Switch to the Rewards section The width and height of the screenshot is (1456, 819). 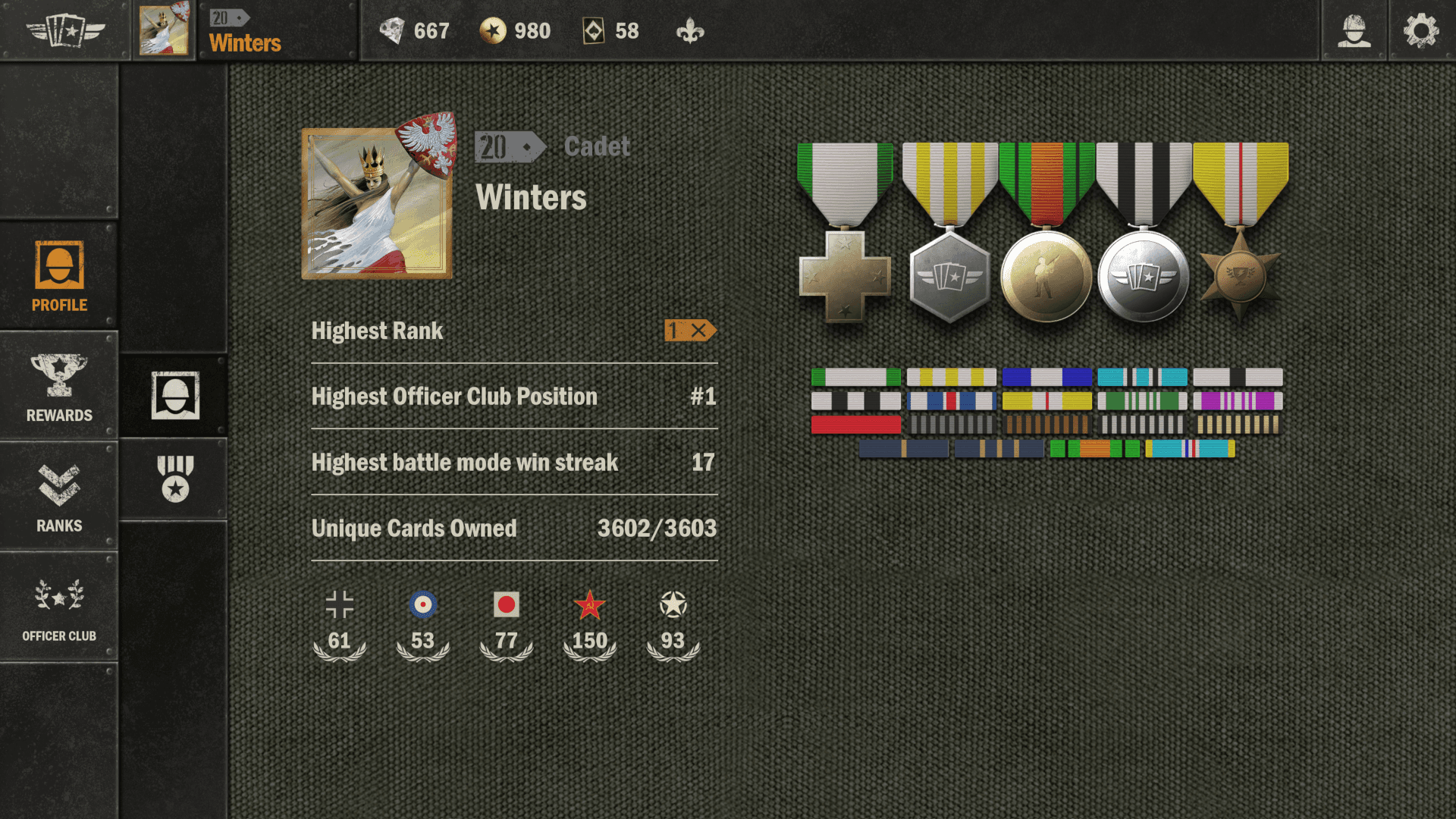click(59, 387)
